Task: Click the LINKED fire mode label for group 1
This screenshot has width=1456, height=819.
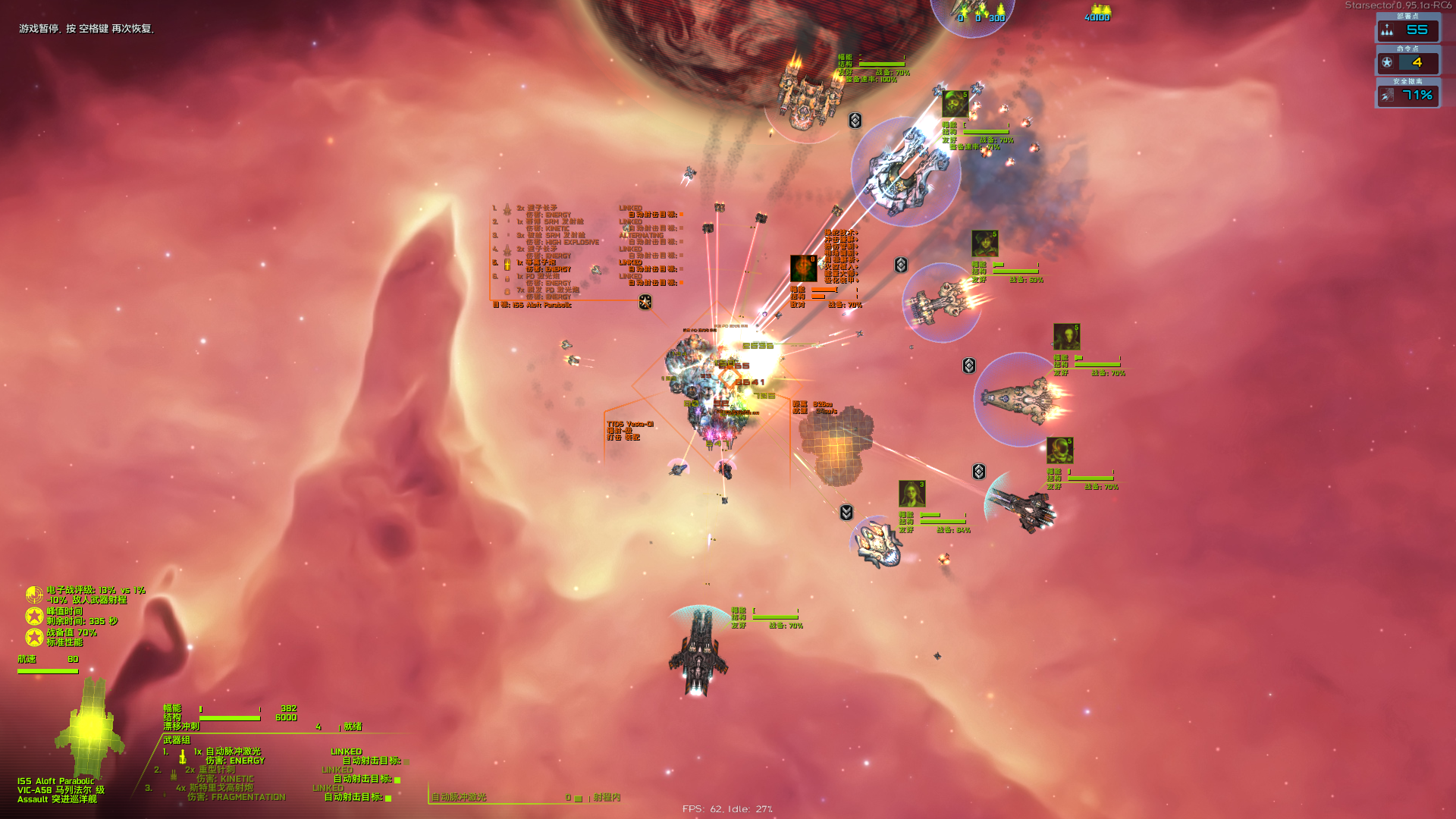Action: (x=347, y=752)
